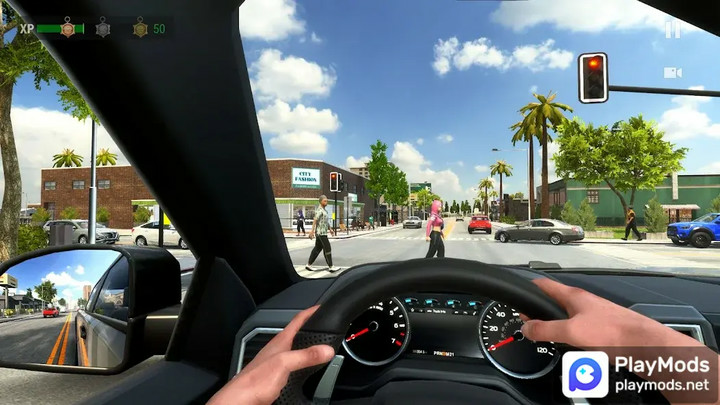720x405 pixels.
Task: Switch the camera view
Action: (x=673, y=72)
